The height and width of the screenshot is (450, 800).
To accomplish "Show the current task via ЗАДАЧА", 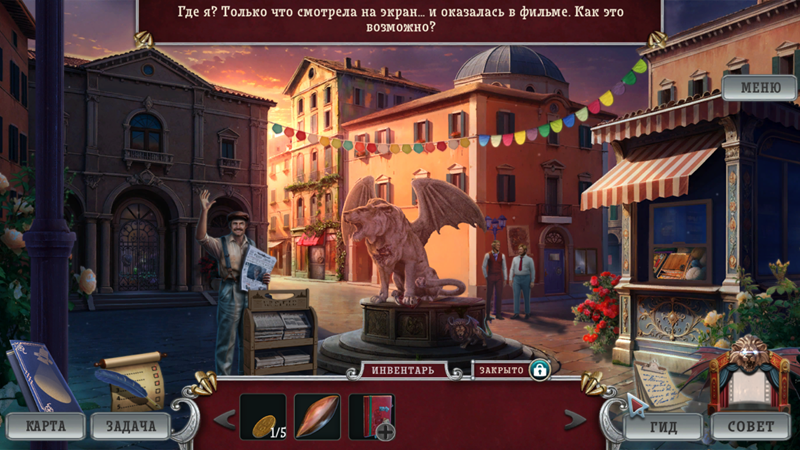I will (131, 426).
